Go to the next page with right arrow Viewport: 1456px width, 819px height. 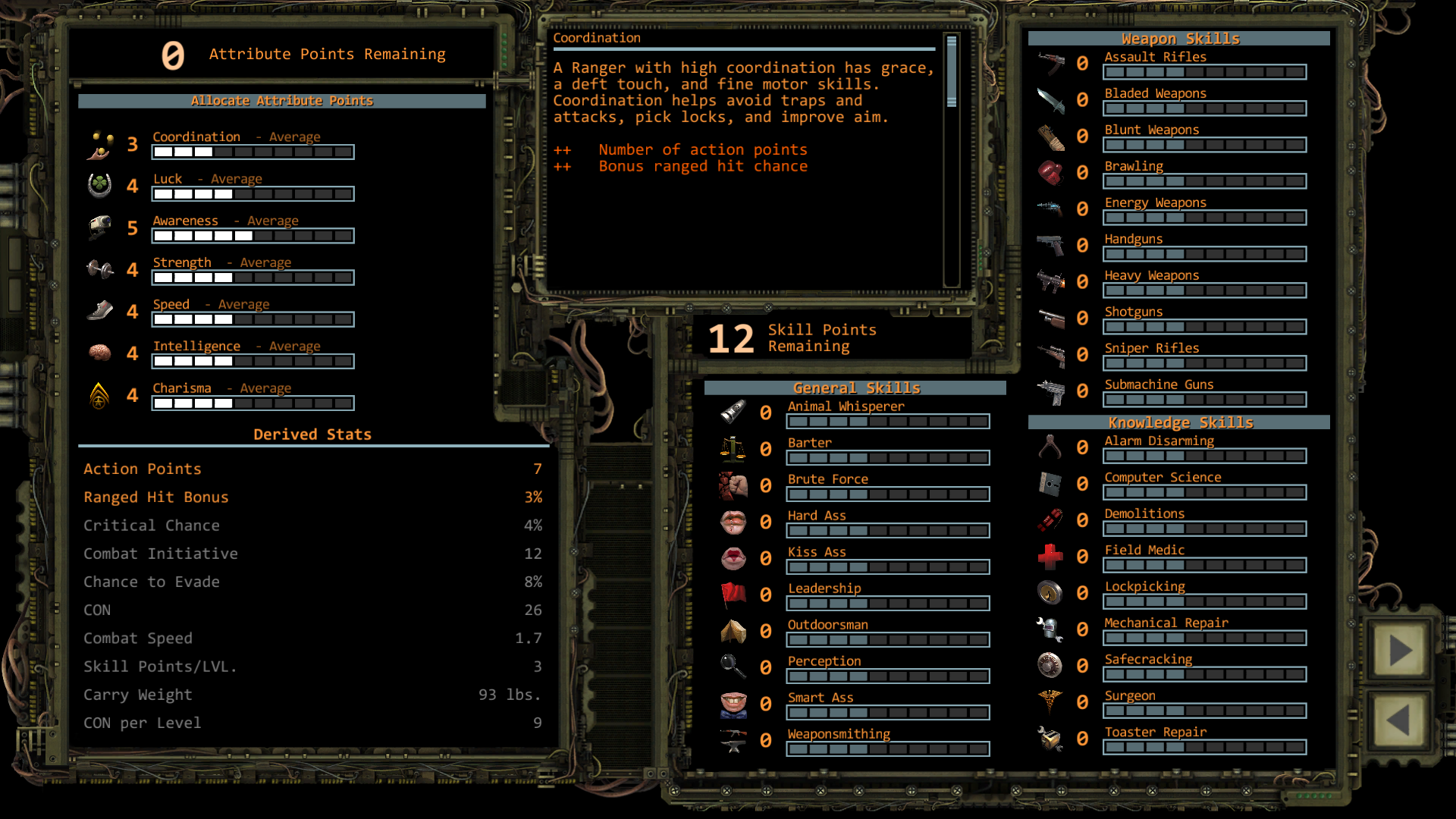(1399, 651)
